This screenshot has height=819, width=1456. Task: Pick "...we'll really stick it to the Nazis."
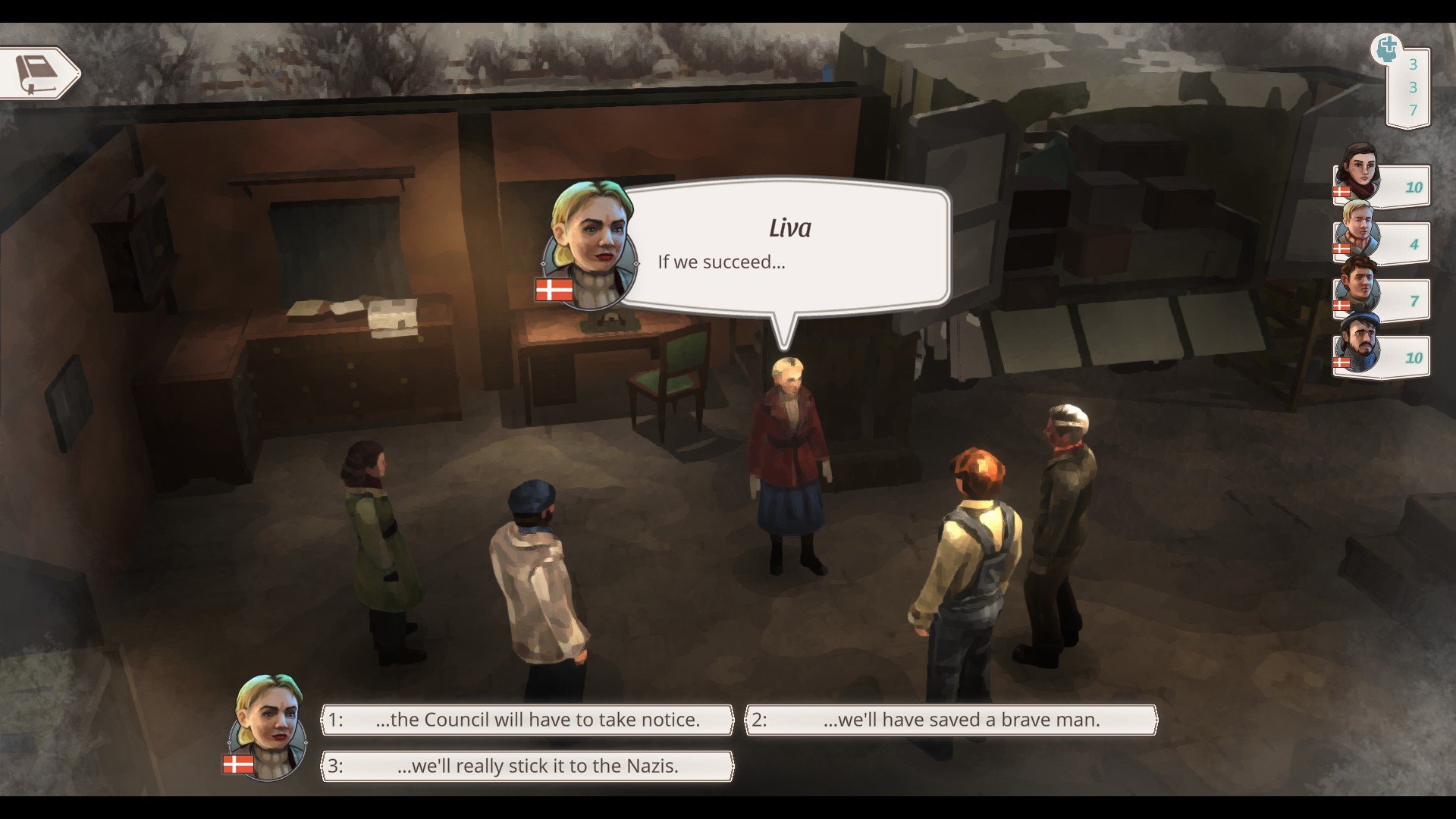pyautogui.click(x=528, y=766)
